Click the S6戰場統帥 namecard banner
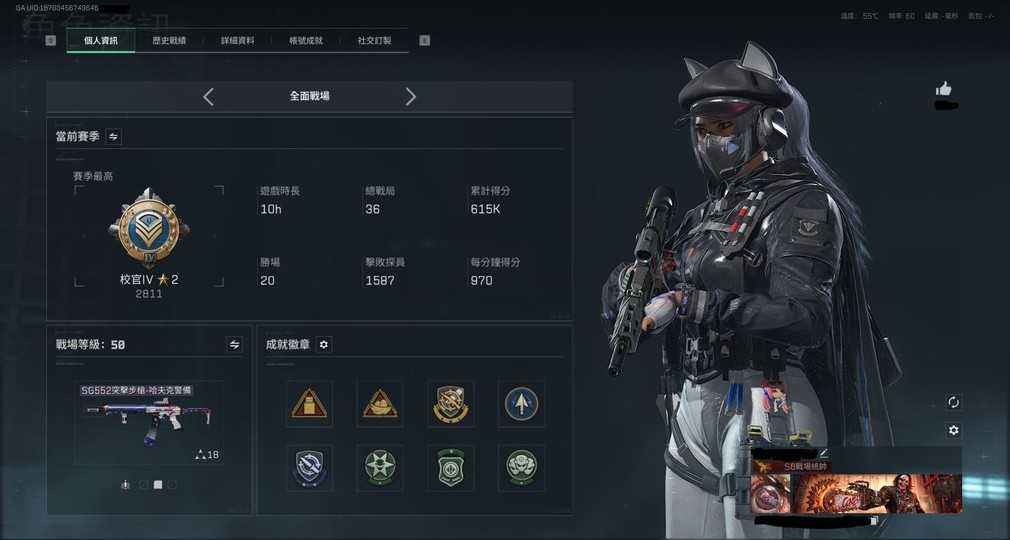Screen dimensions: 1010x540 [856, 486]
